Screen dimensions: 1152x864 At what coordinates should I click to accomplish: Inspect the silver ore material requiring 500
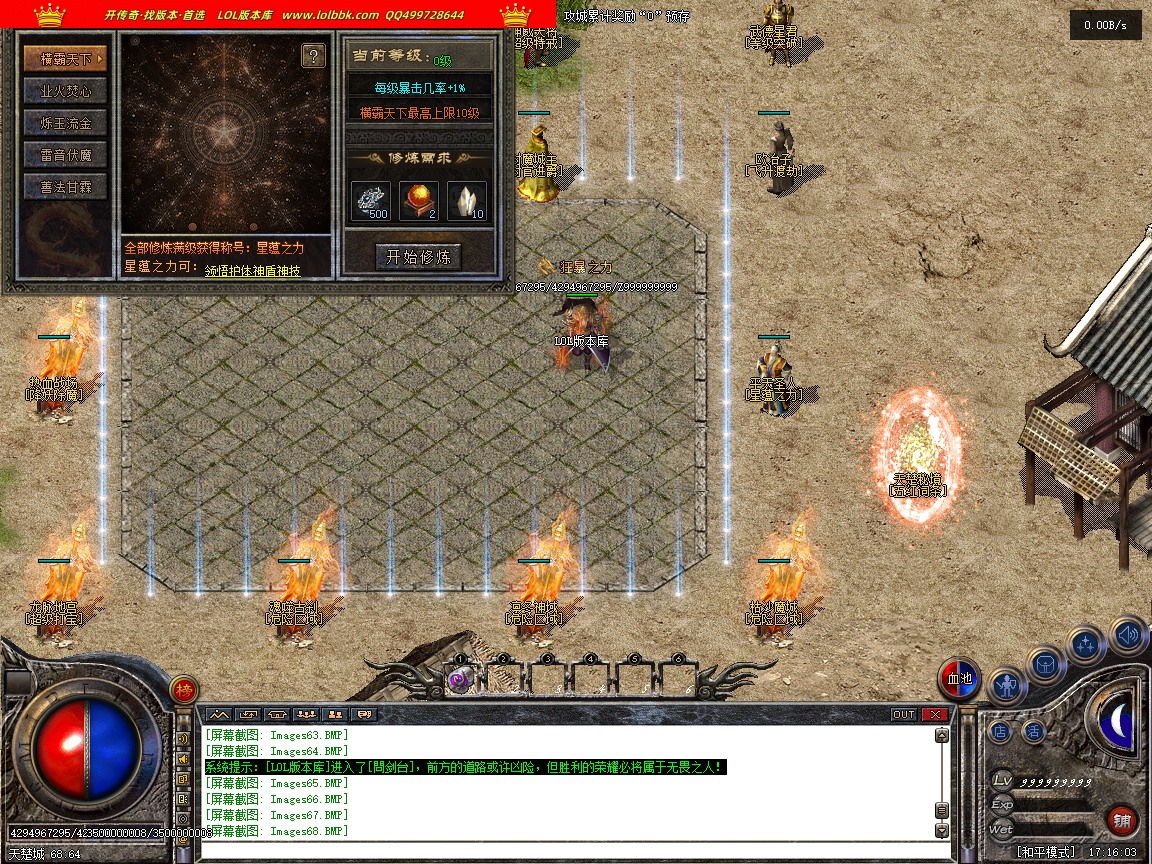pyautogui.click(x=371, y=200)
